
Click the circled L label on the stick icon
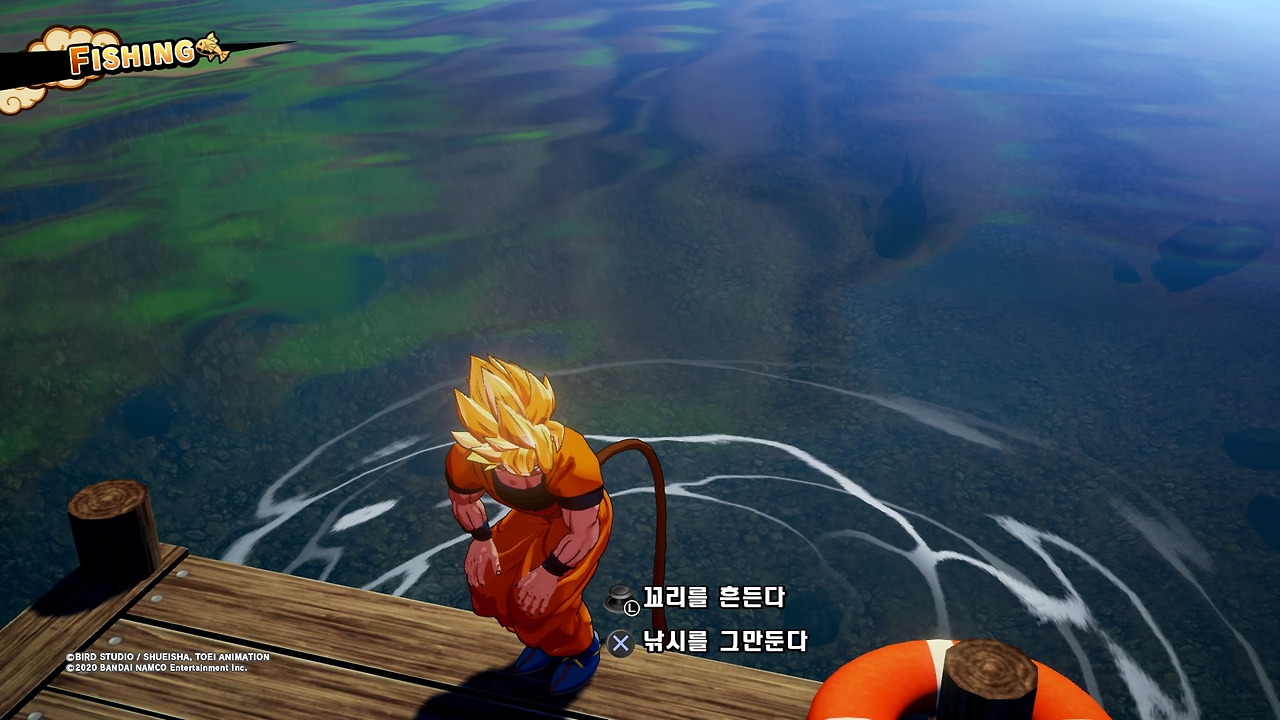point(632,607)
